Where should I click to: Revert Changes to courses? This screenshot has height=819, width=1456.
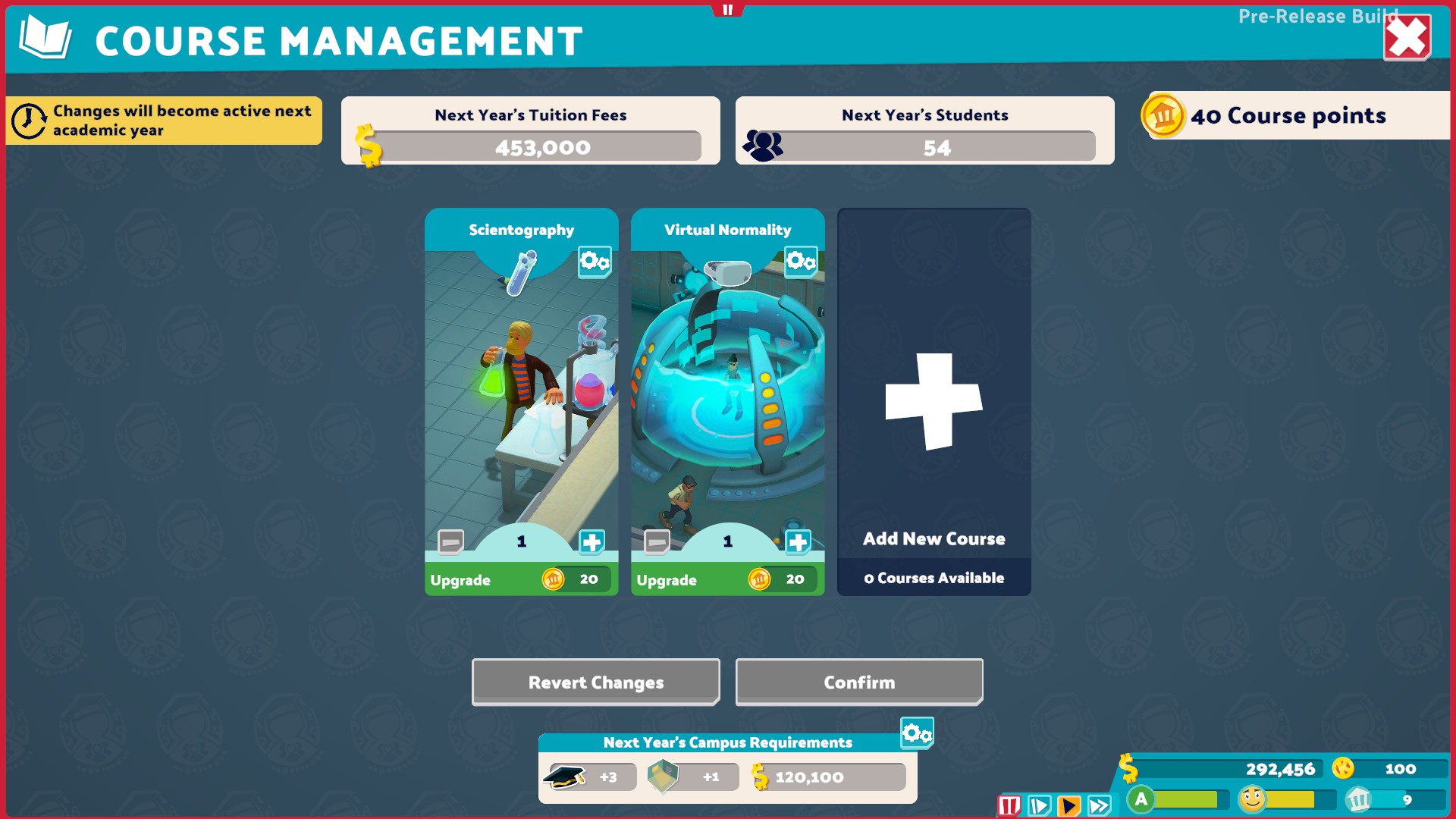pos(595,682)
